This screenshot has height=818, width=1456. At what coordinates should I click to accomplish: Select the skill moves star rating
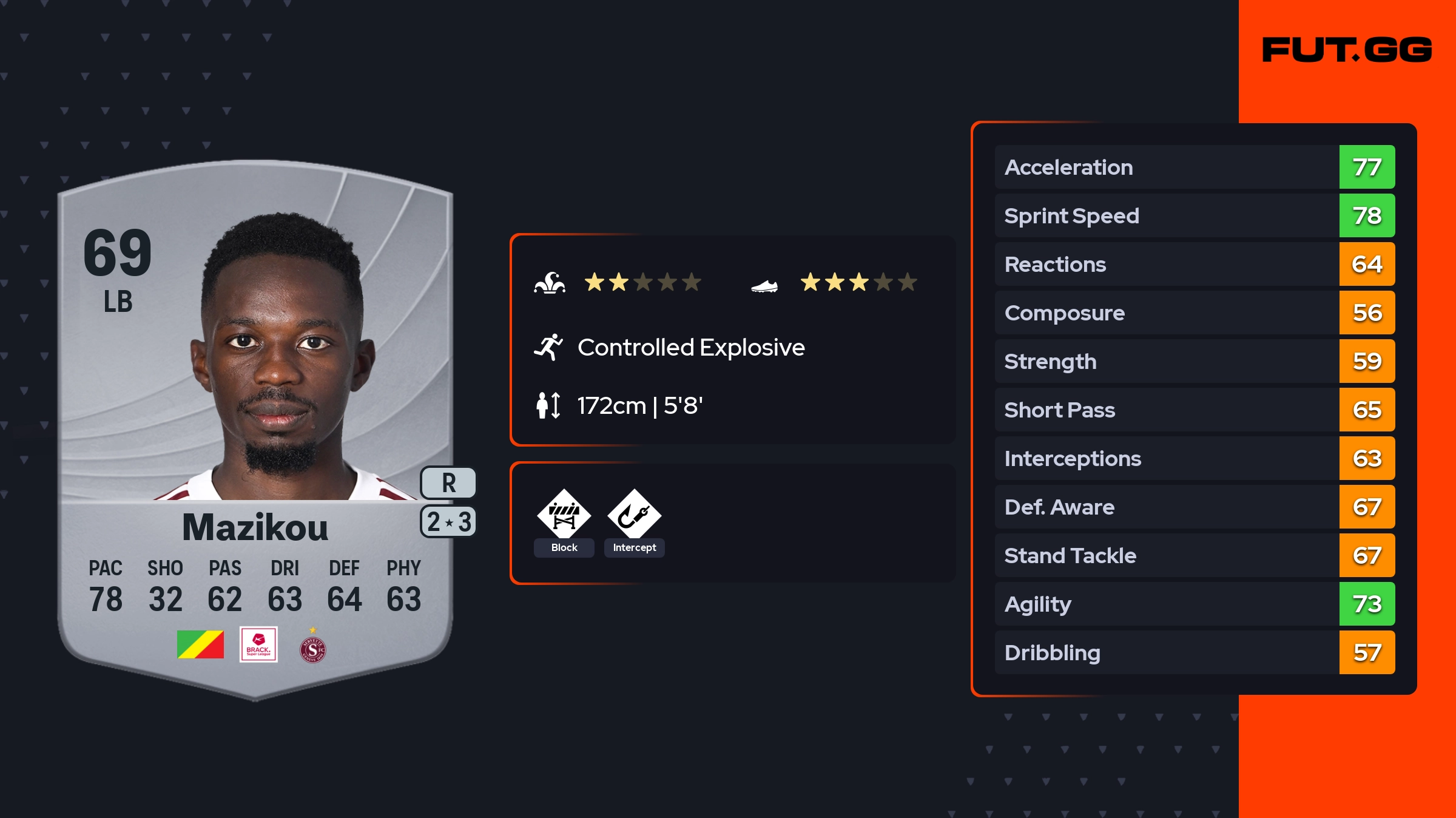point(642,282)
